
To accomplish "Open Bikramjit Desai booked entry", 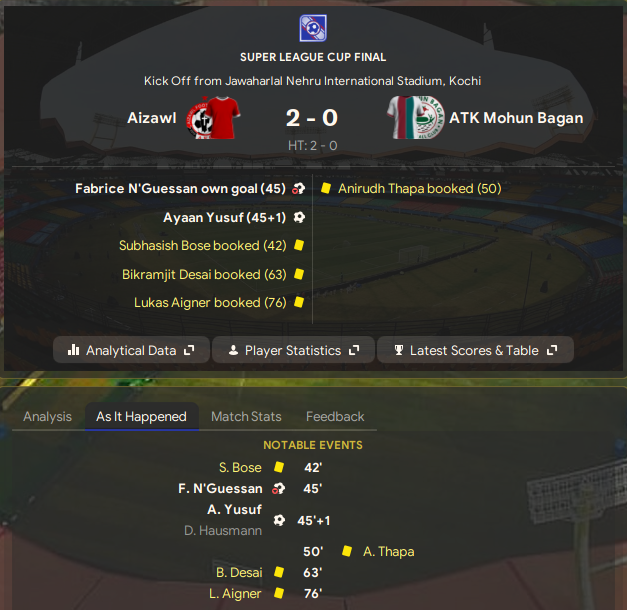I will pos(204,274).
